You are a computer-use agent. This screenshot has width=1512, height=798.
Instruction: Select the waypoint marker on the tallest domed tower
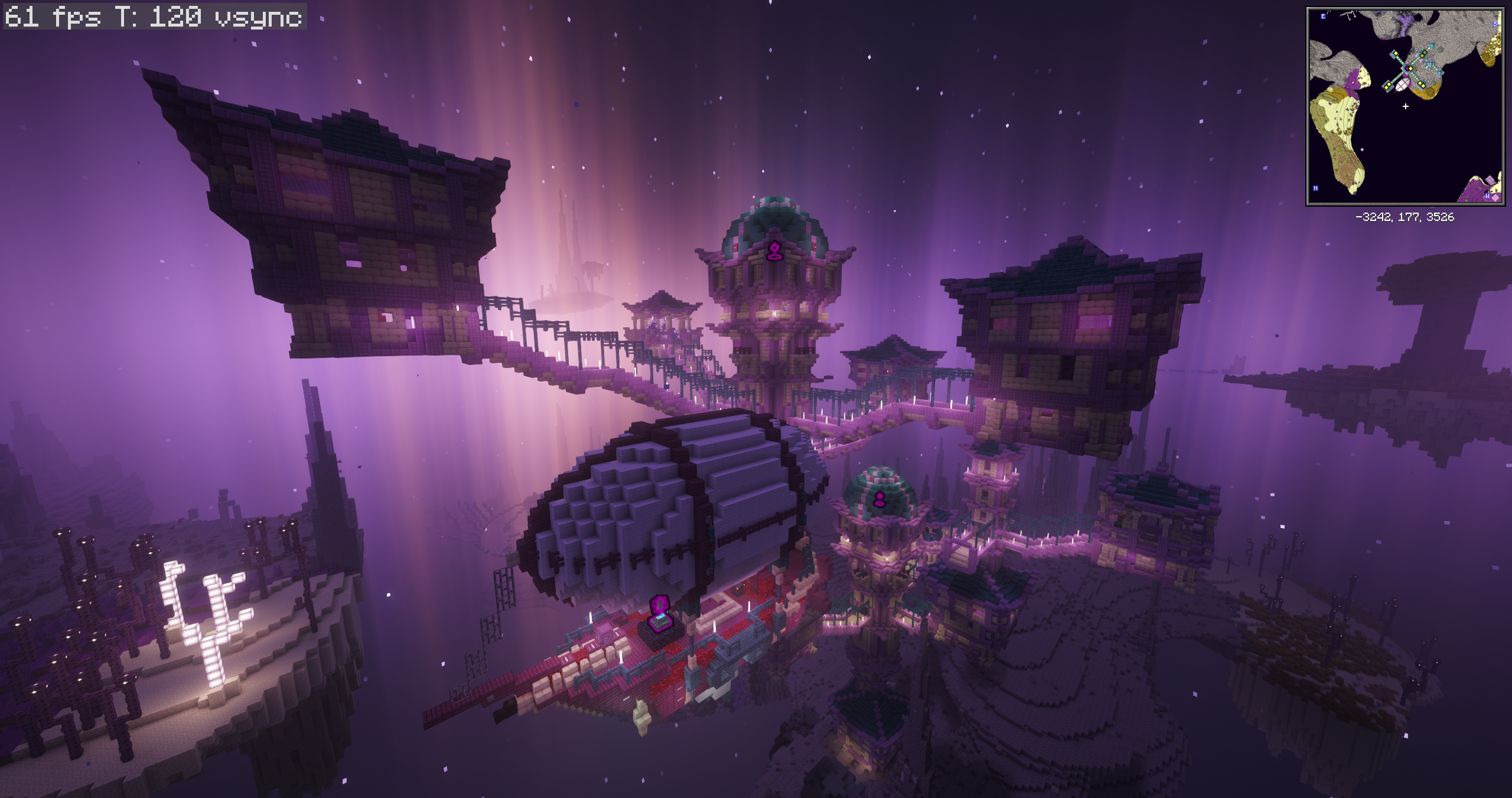coord(773,251)
